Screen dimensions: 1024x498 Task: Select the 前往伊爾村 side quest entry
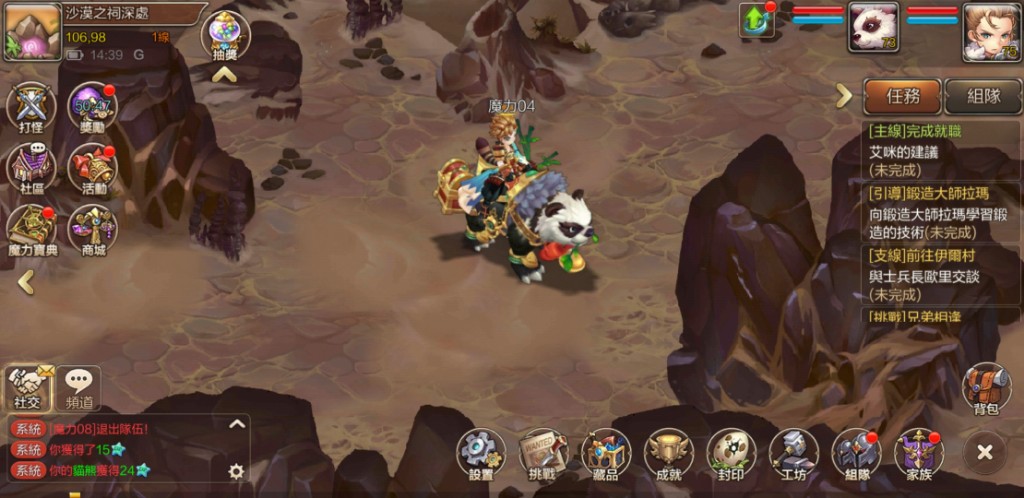(x=928, y=274)
